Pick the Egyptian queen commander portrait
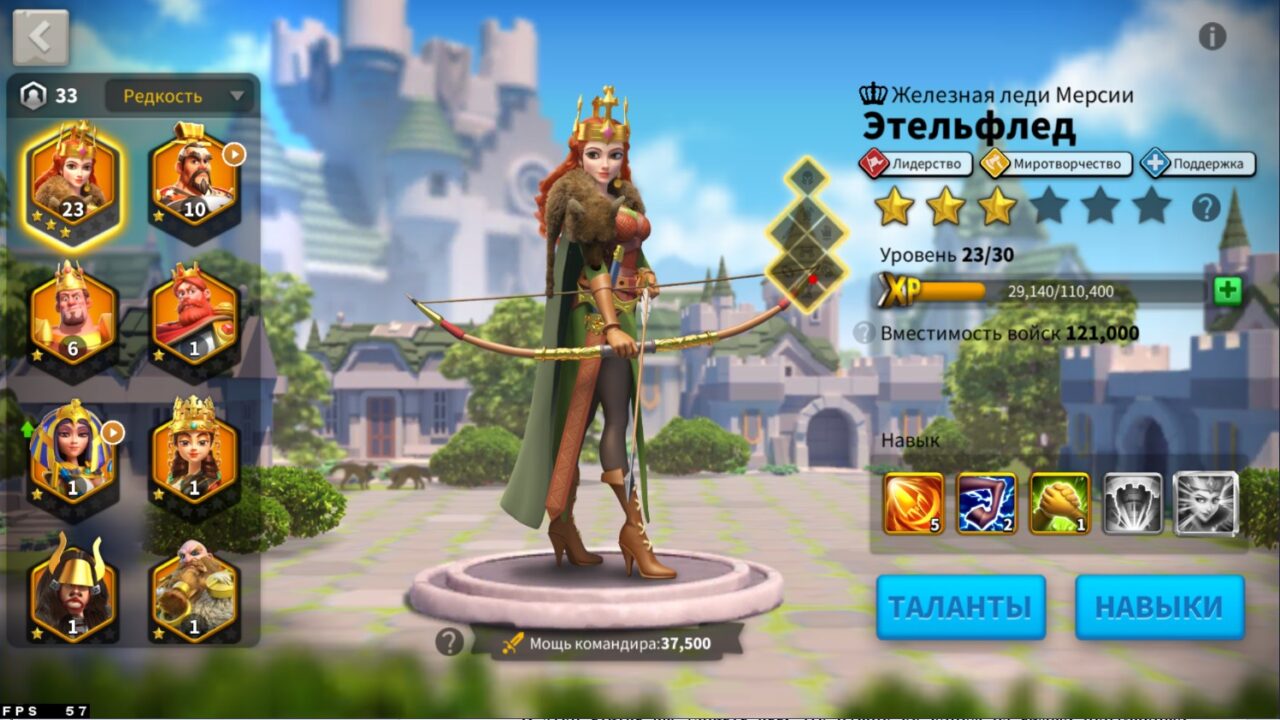1280x720 pixels. 73,455
